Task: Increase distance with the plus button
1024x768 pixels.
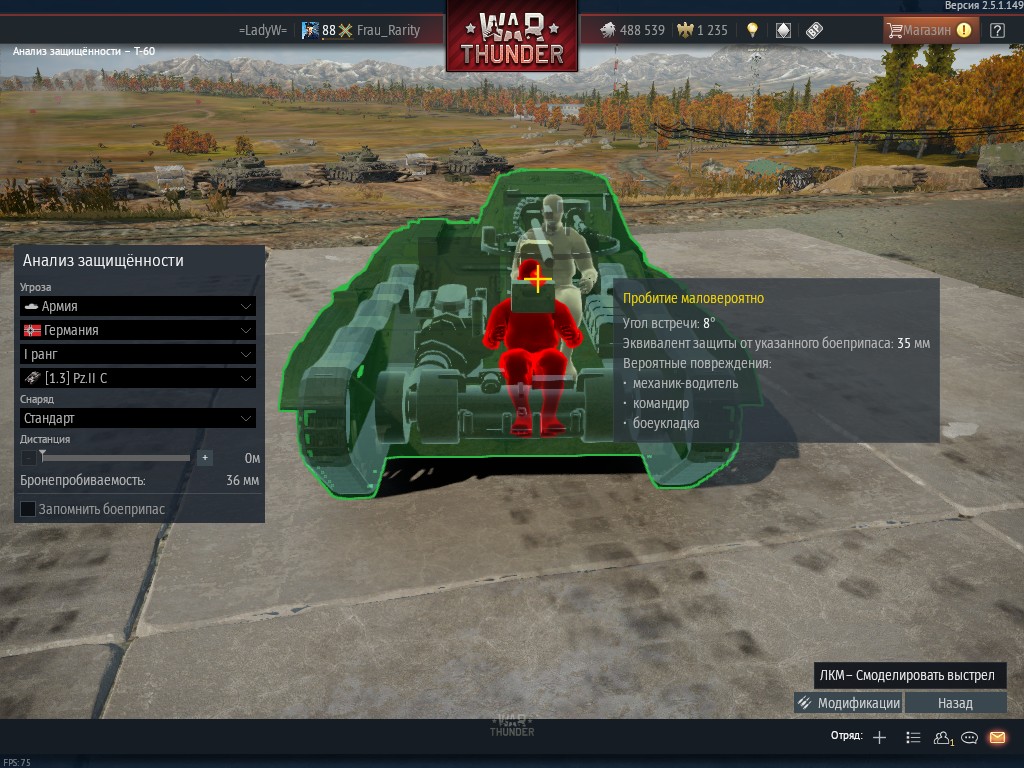Action: point(205,458)
